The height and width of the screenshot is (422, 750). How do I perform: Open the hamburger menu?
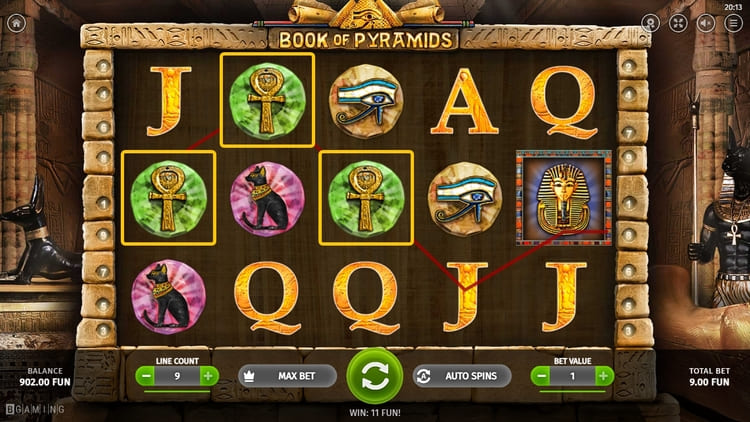734,22
